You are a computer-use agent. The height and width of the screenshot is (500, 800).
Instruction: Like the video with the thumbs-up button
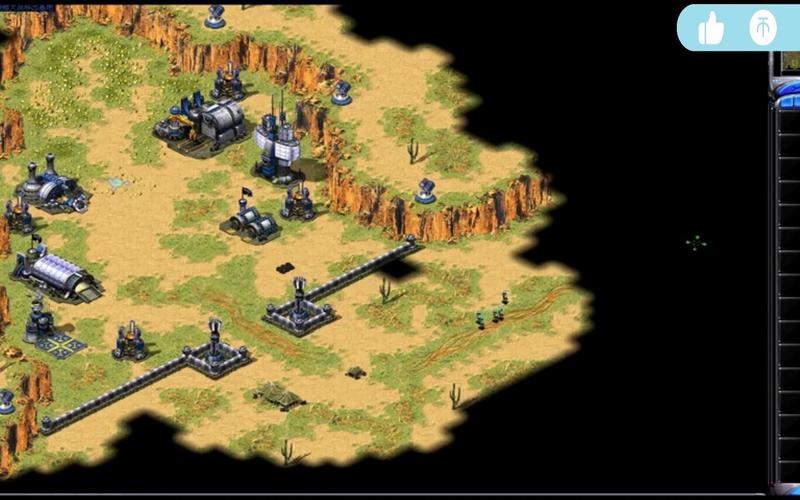click(x=711, y=28)
